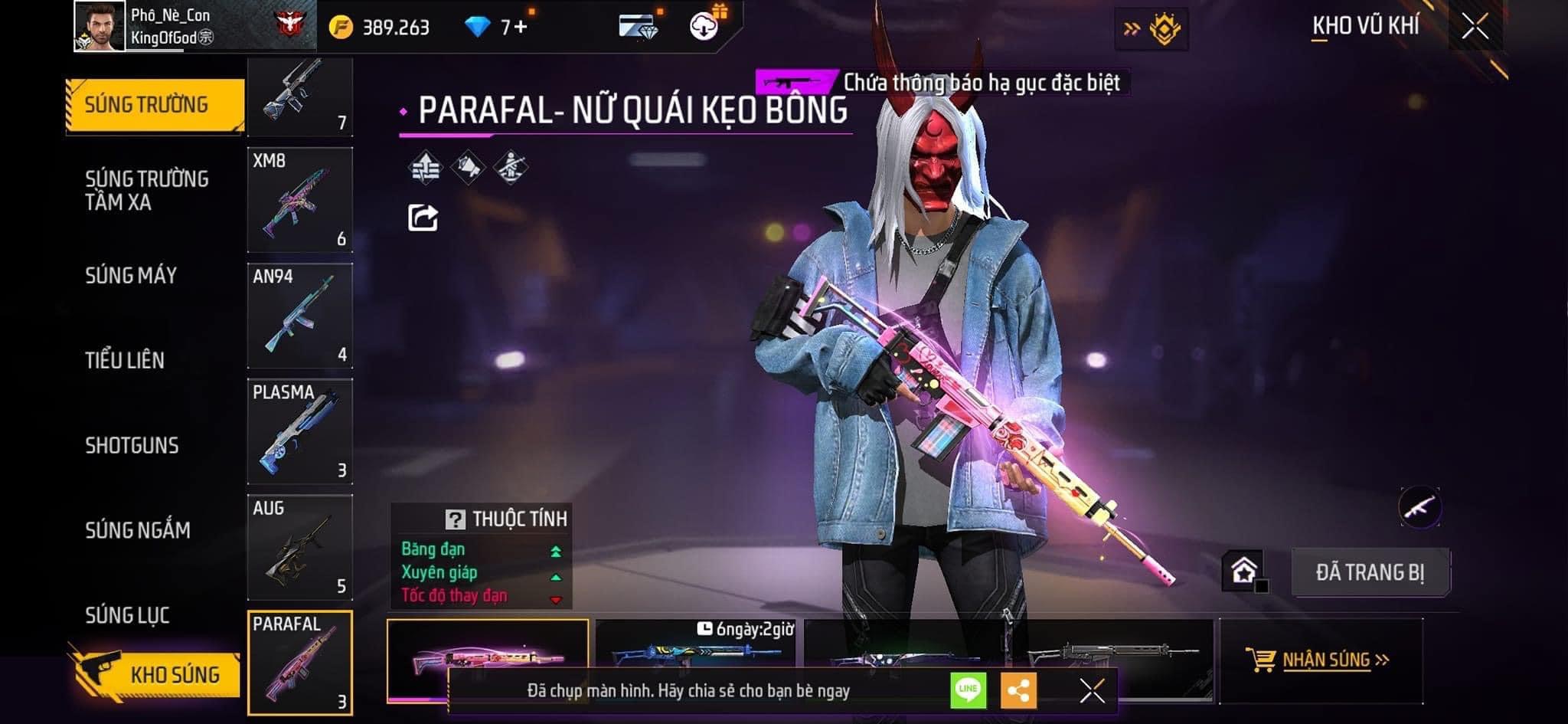This screenshot has height=724, width=1568.
Task: Dismiss the screenshot share notification
Action: pyautogui.click(x=1092, y=690)
